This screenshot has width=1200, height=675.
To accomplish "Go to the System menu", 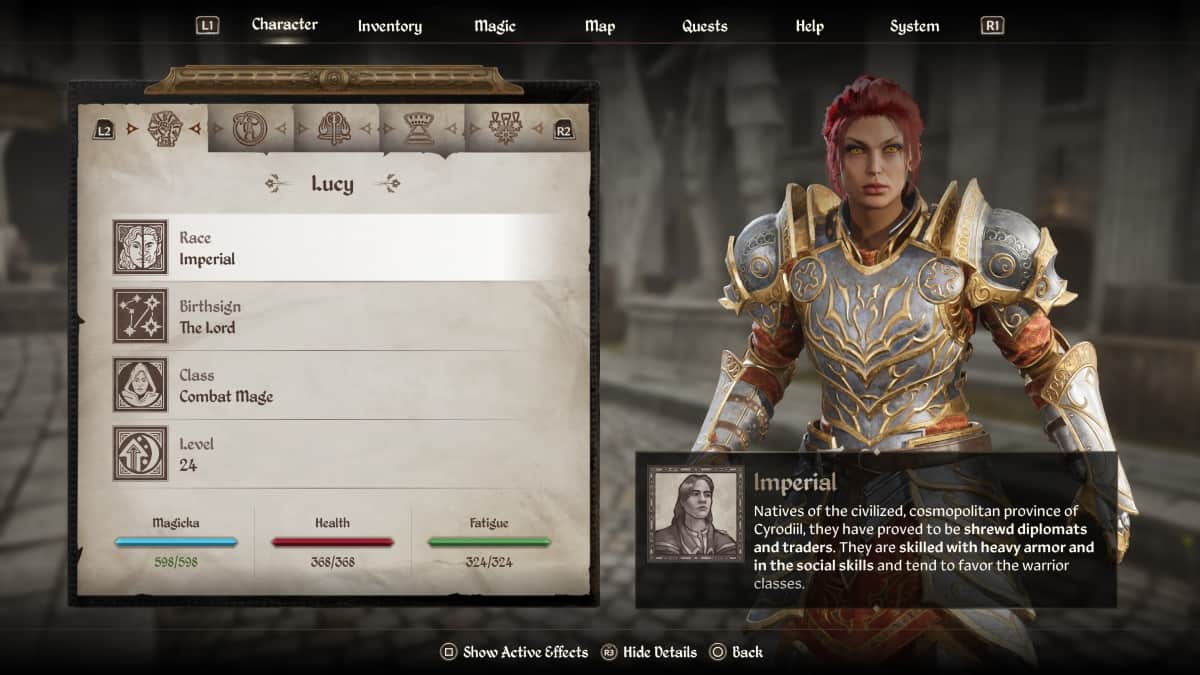I will coord(914,26).
